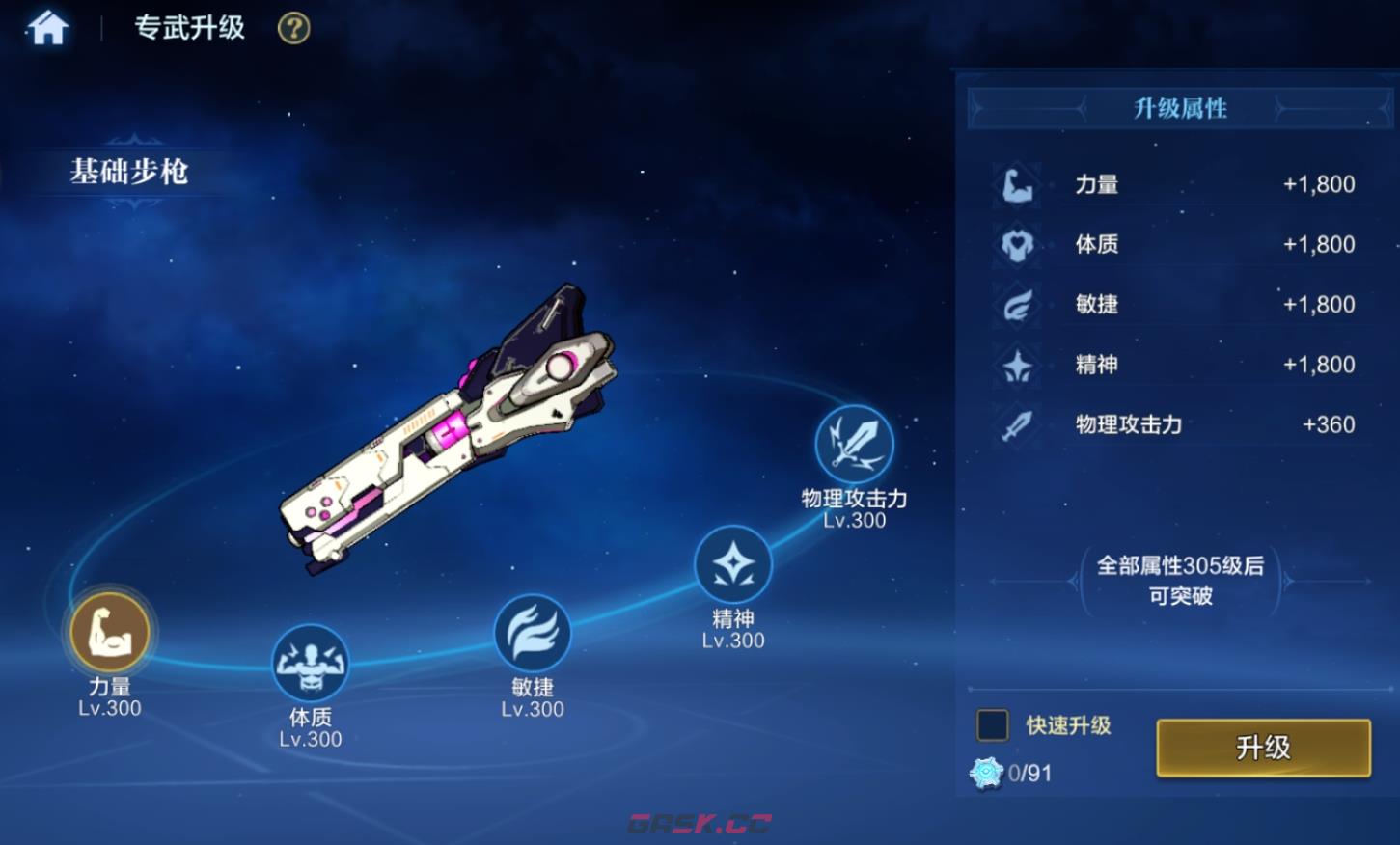Click the 0/91 material progress counter
The image size is (1400, 845).
[1029, 772]
